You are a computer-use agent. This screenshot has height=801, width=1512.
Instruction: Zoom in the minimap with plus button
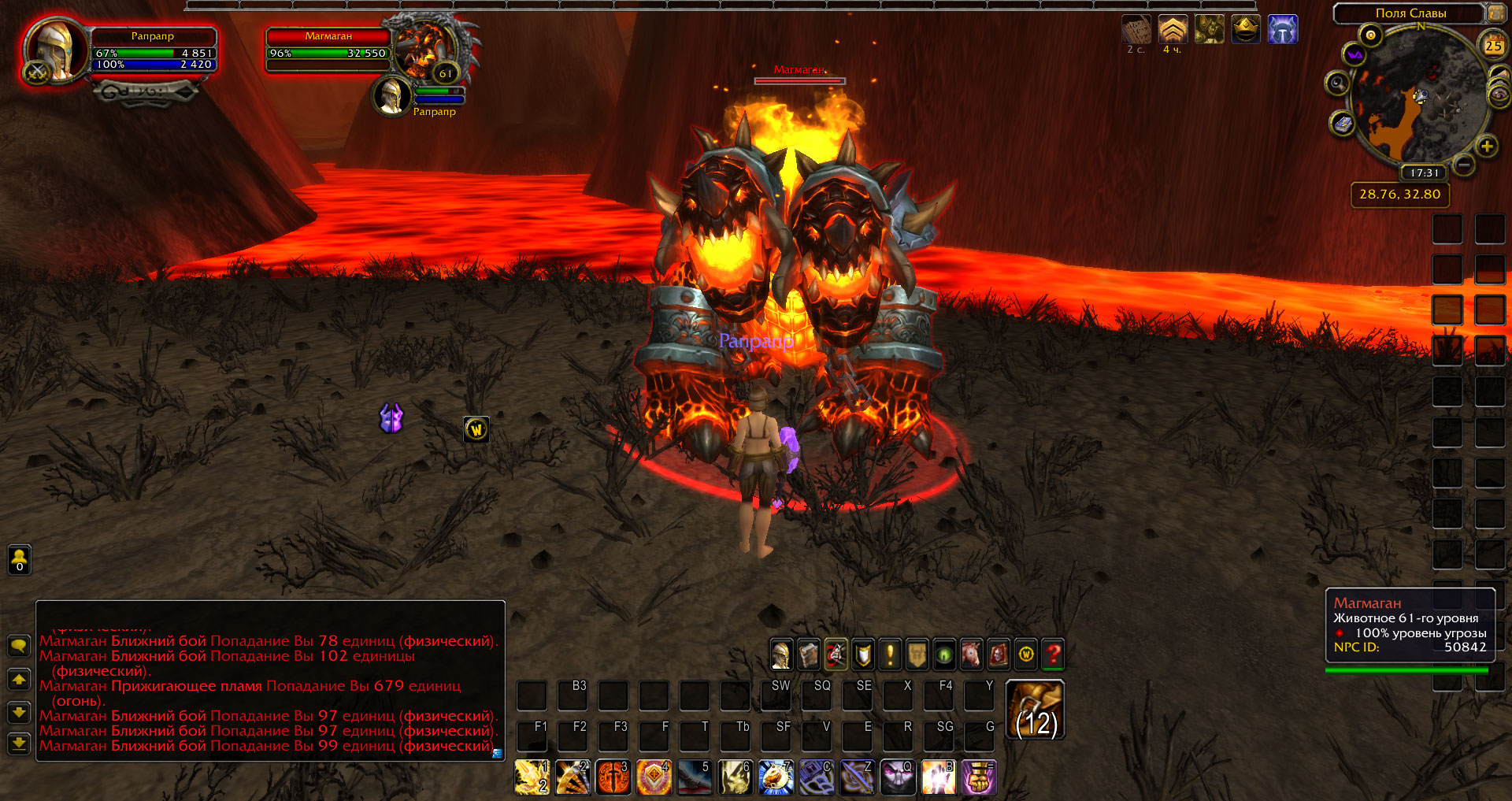click(x=1486, y=146)
